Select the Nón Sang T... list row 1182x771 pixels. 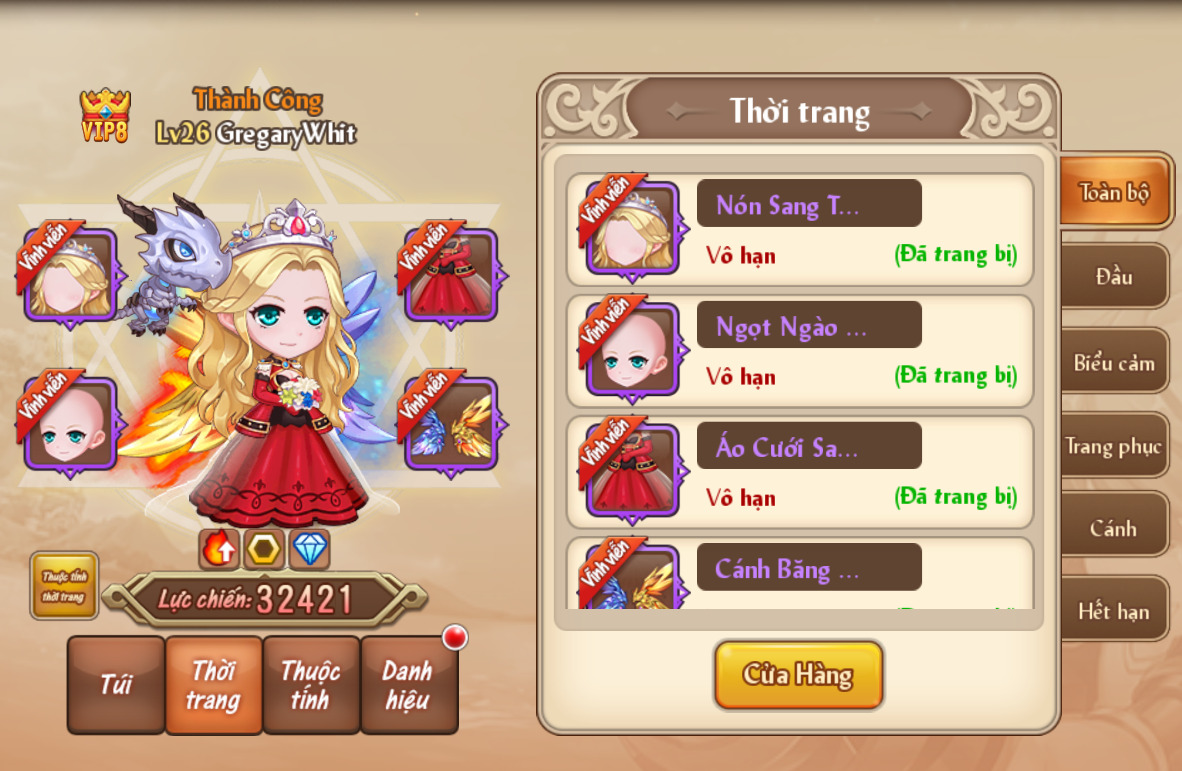[x=800, y=230]
